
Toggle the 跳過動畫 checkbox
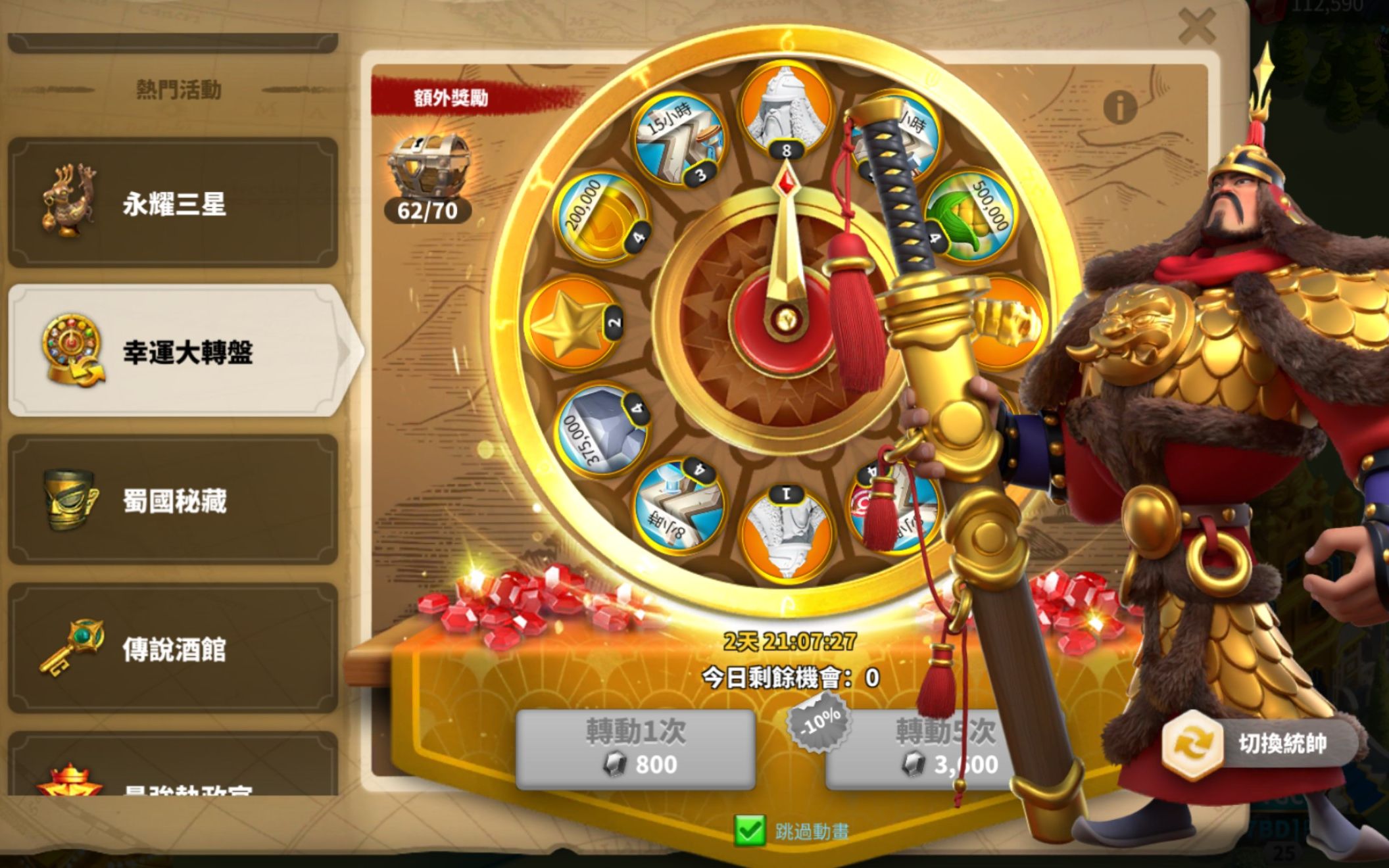[x=750, y=831]
